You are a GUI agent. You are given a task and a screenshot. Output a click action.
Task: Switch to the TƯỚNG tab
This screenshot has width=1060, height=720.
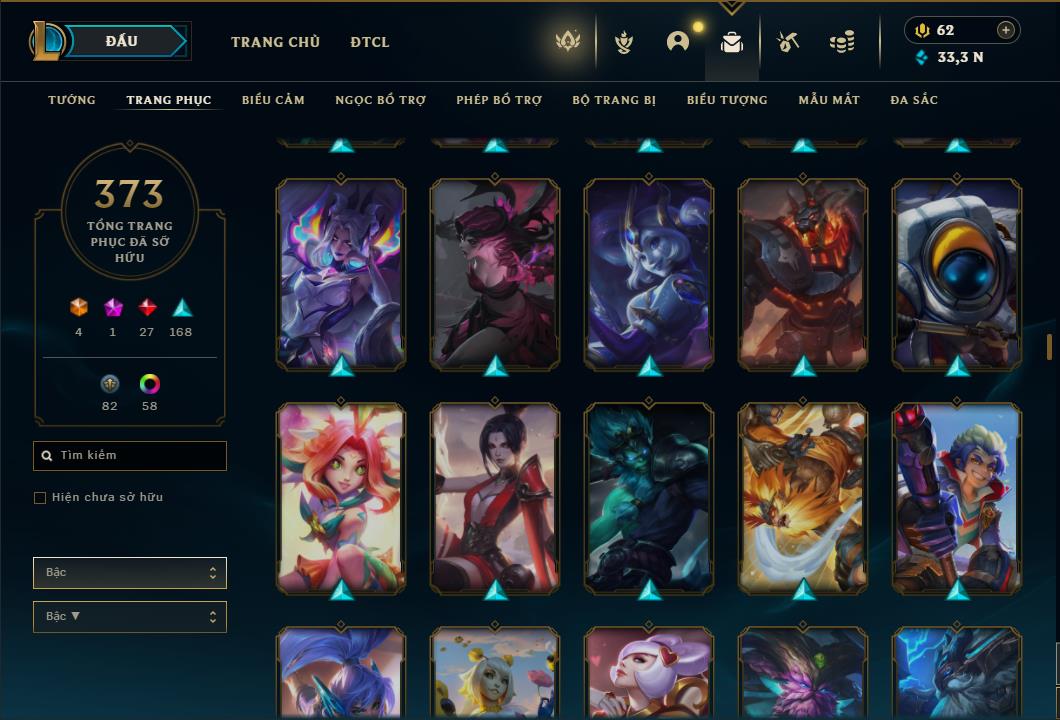click(x=72, y=100)
